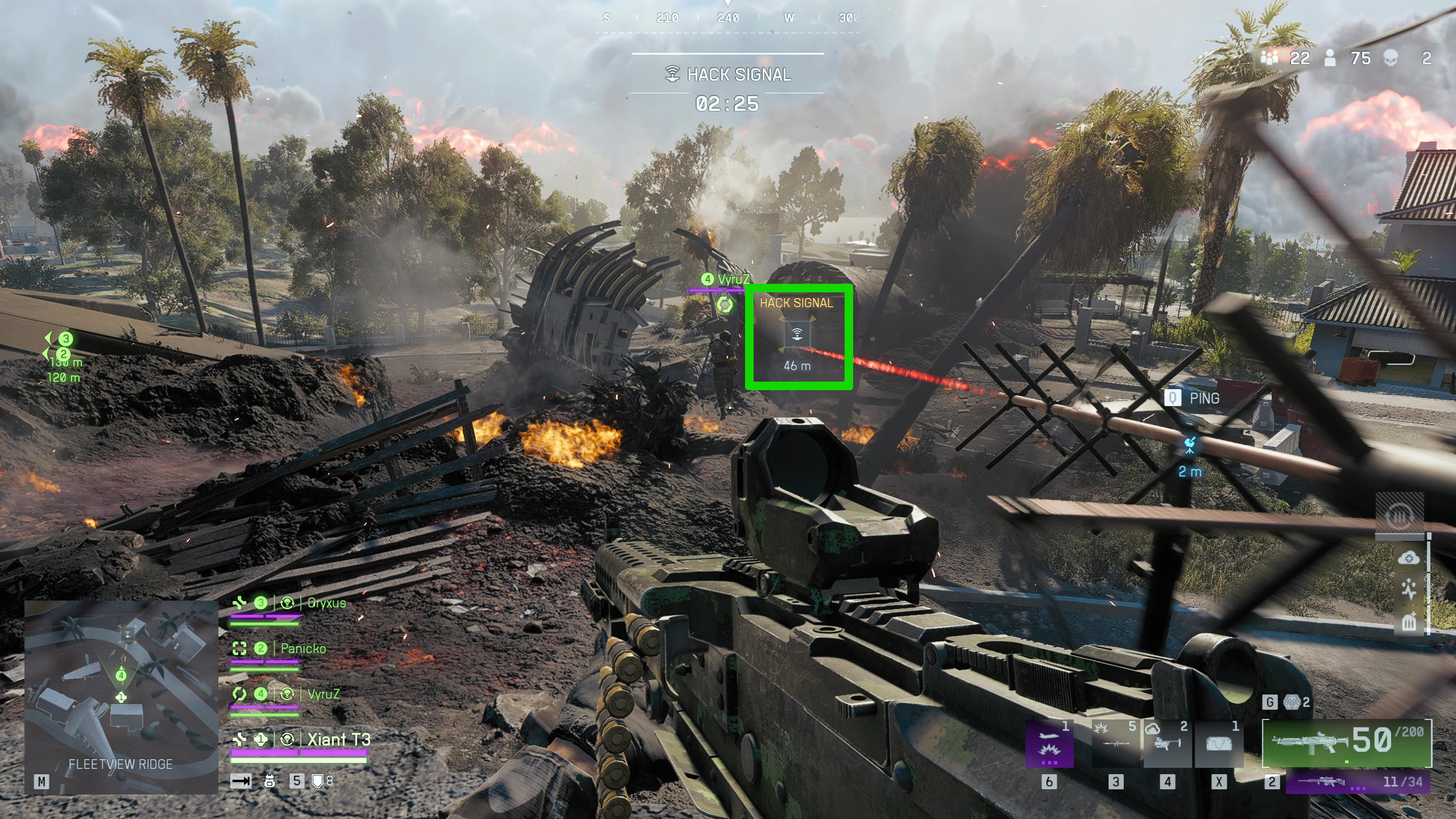Select squadmate VyruZ in squad list
The image size is (1456, 819).
pyautogui.click(x=323, y=694)
